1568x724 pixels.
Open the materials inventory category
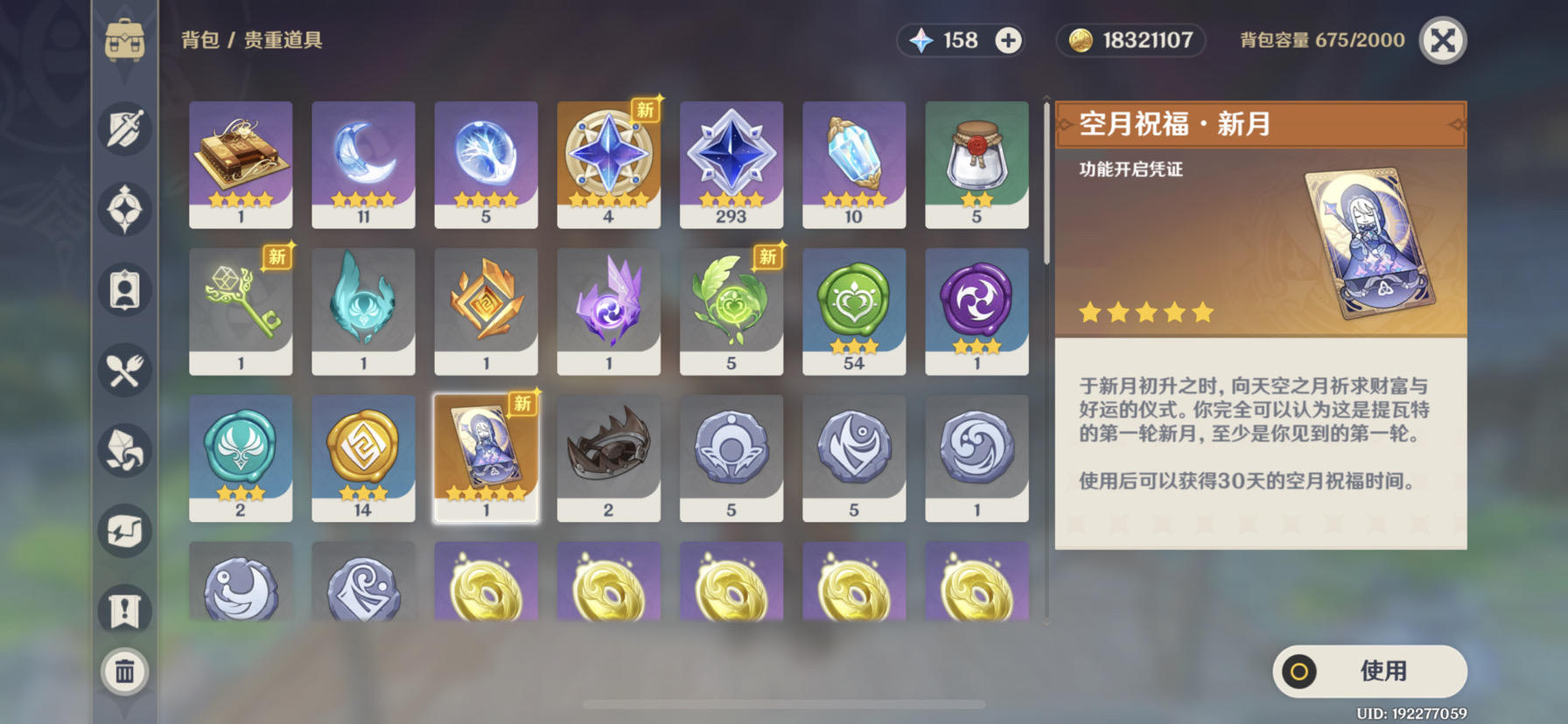[125, 449]
